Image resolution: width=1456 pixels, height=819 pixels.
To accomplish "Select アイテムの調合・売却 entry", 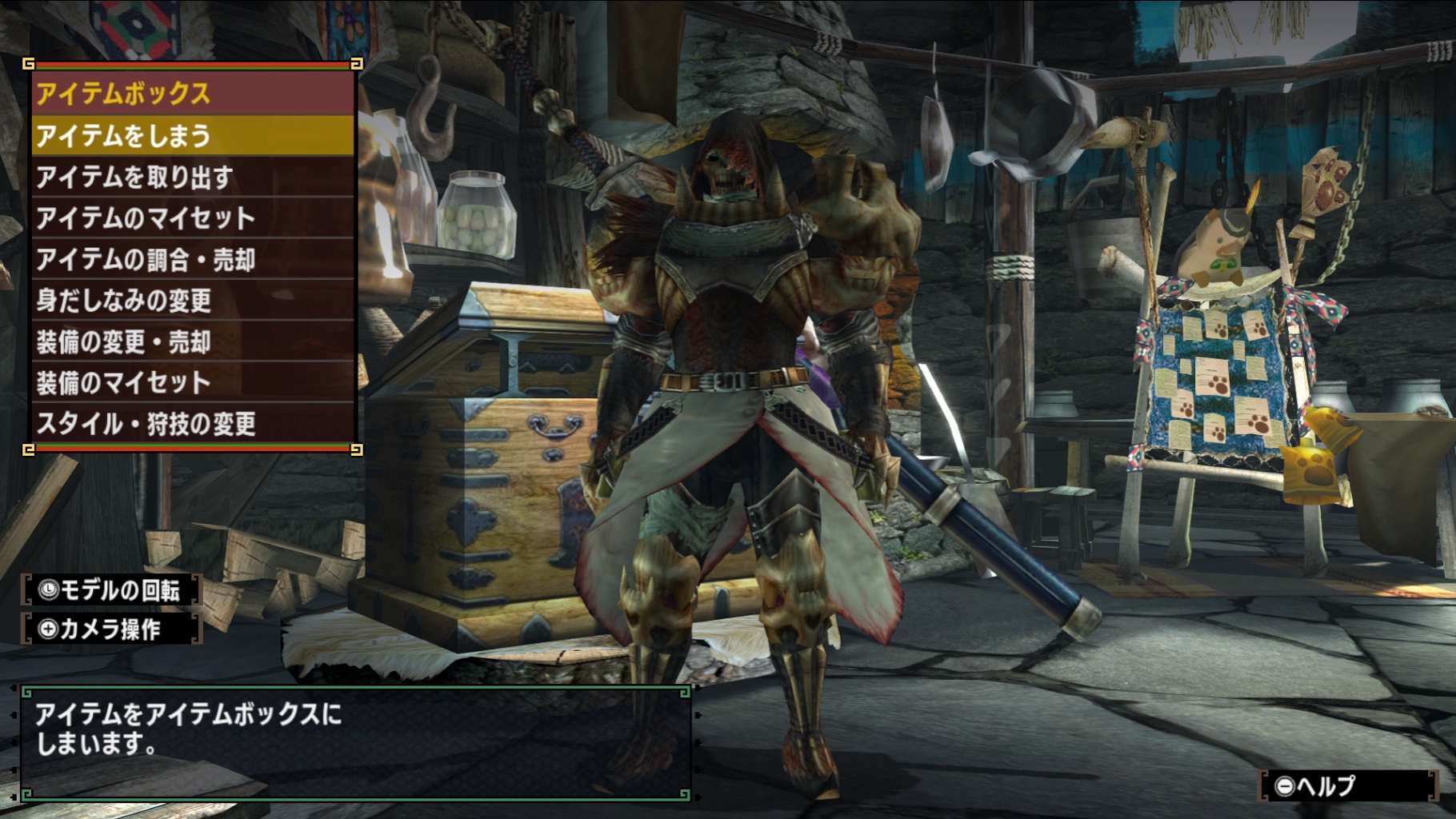I will click(192, 259).
